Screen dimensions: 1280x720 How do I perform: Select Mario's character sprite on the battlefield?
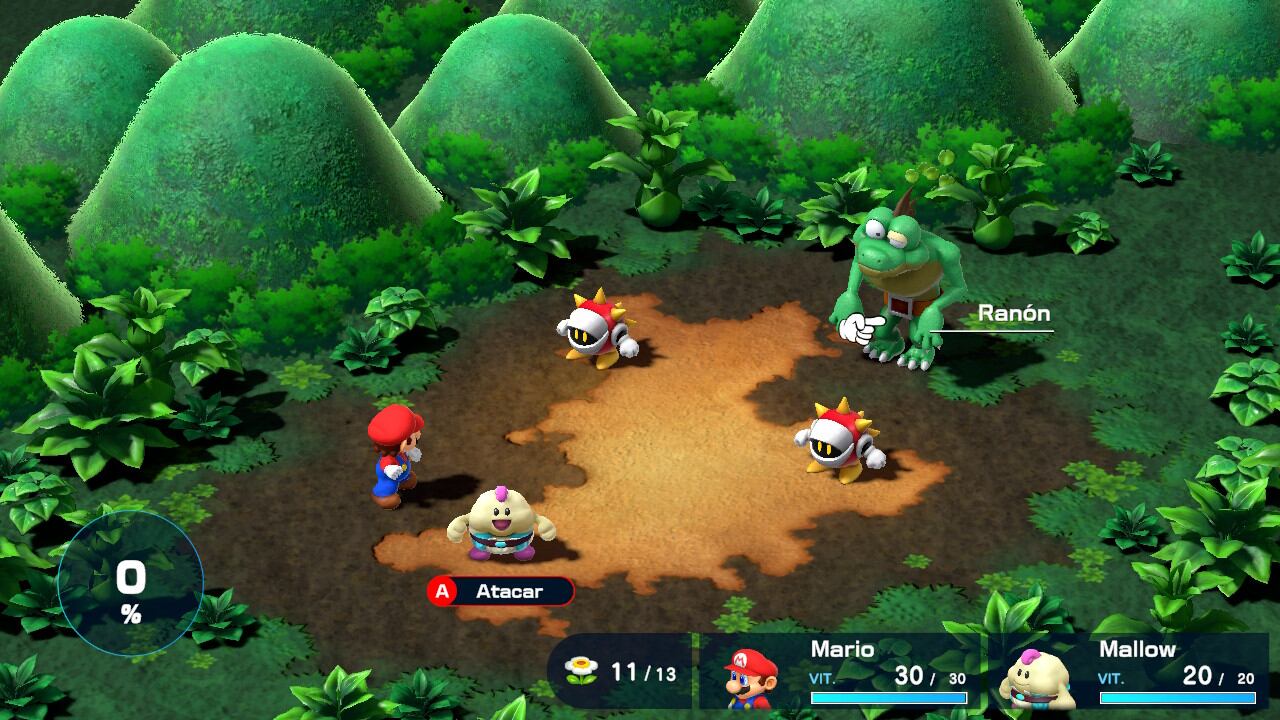click(391, 460)
